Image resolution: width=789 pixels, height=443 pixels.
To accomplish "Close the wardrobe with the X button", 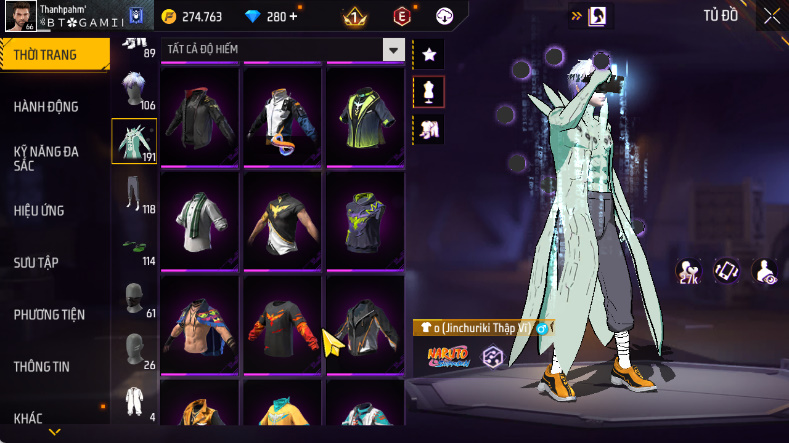I will [x=771, y=16].
